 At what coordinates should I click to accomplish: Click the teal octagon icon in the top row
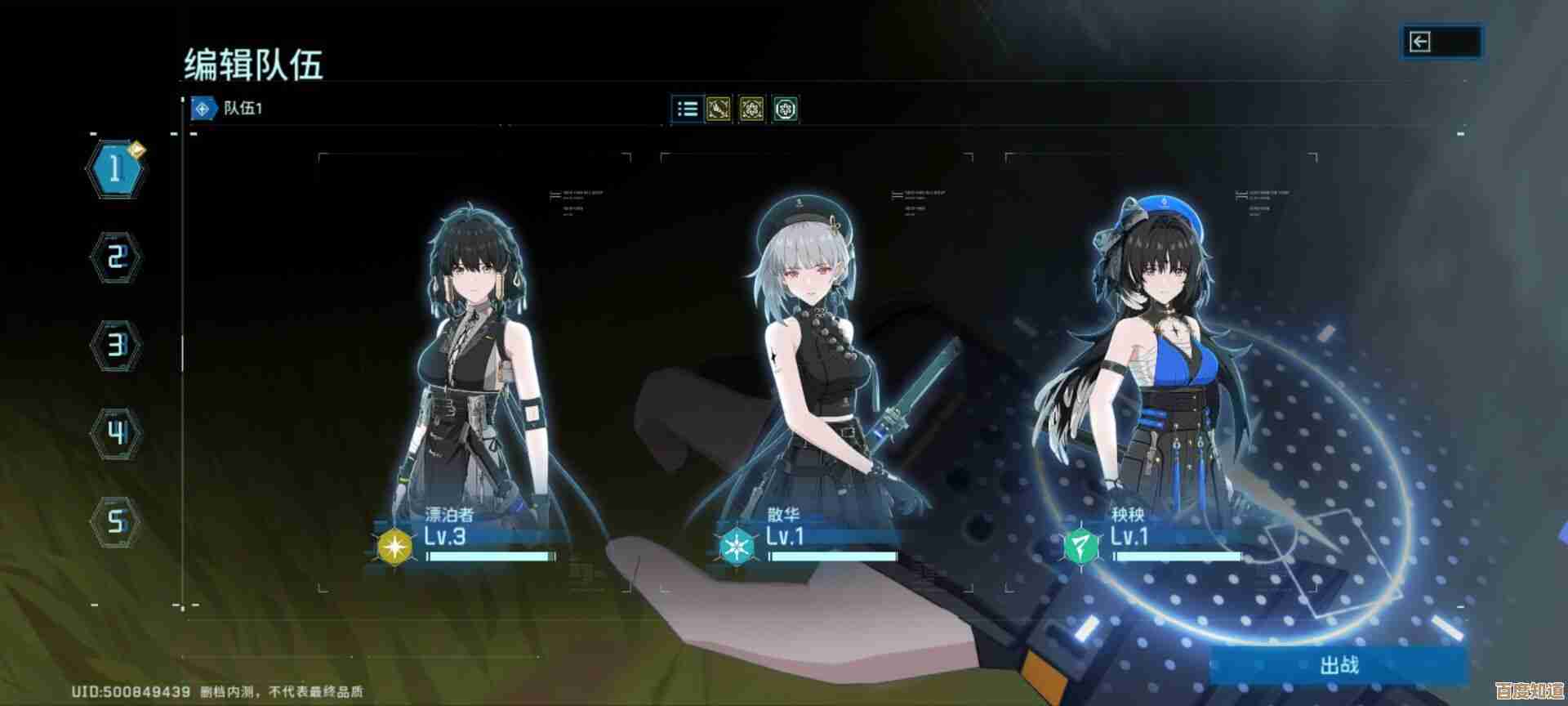coord(786,109)
